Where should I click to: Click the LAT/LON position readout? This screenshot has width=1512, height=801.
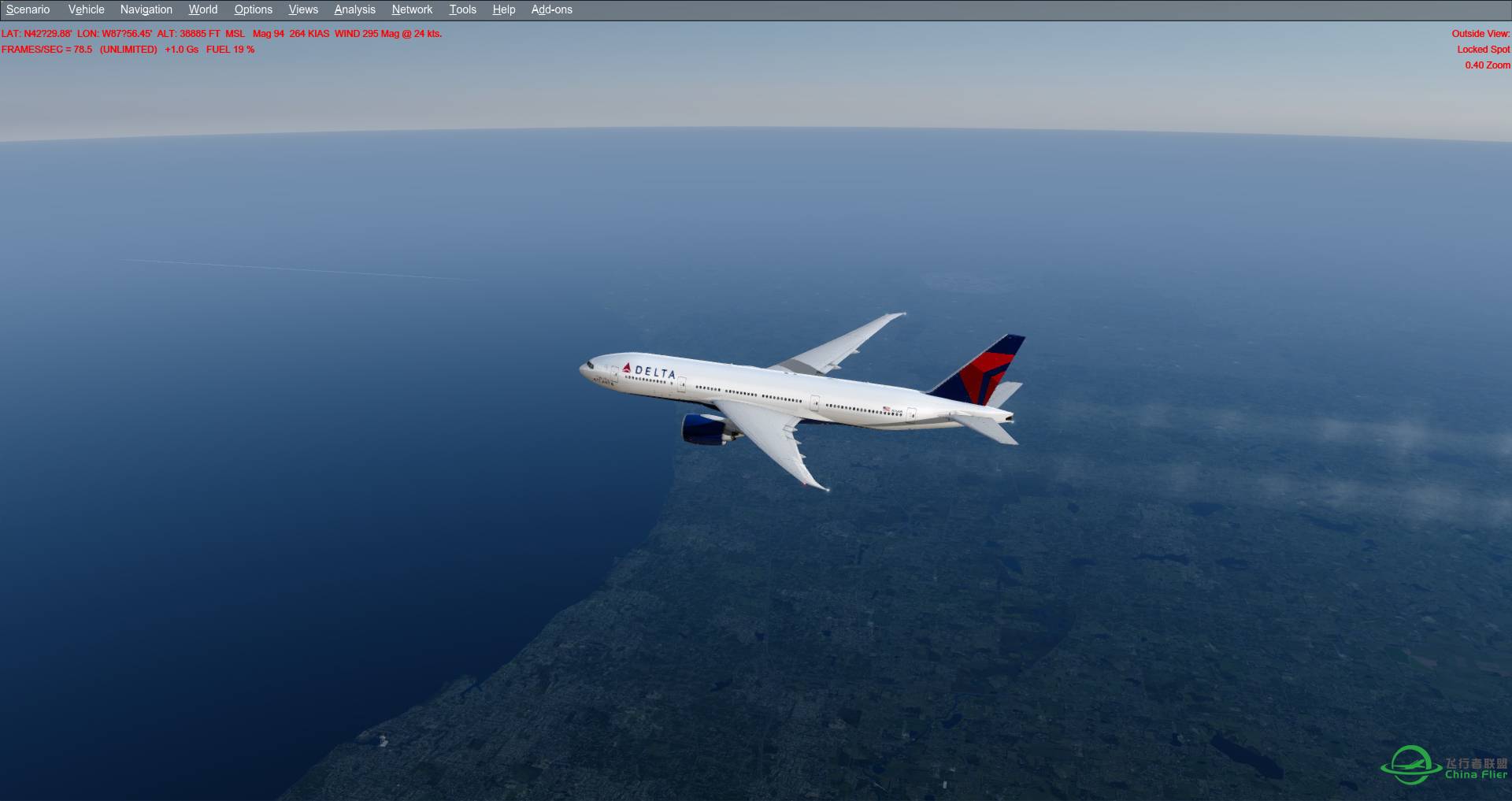coord(79,34)
